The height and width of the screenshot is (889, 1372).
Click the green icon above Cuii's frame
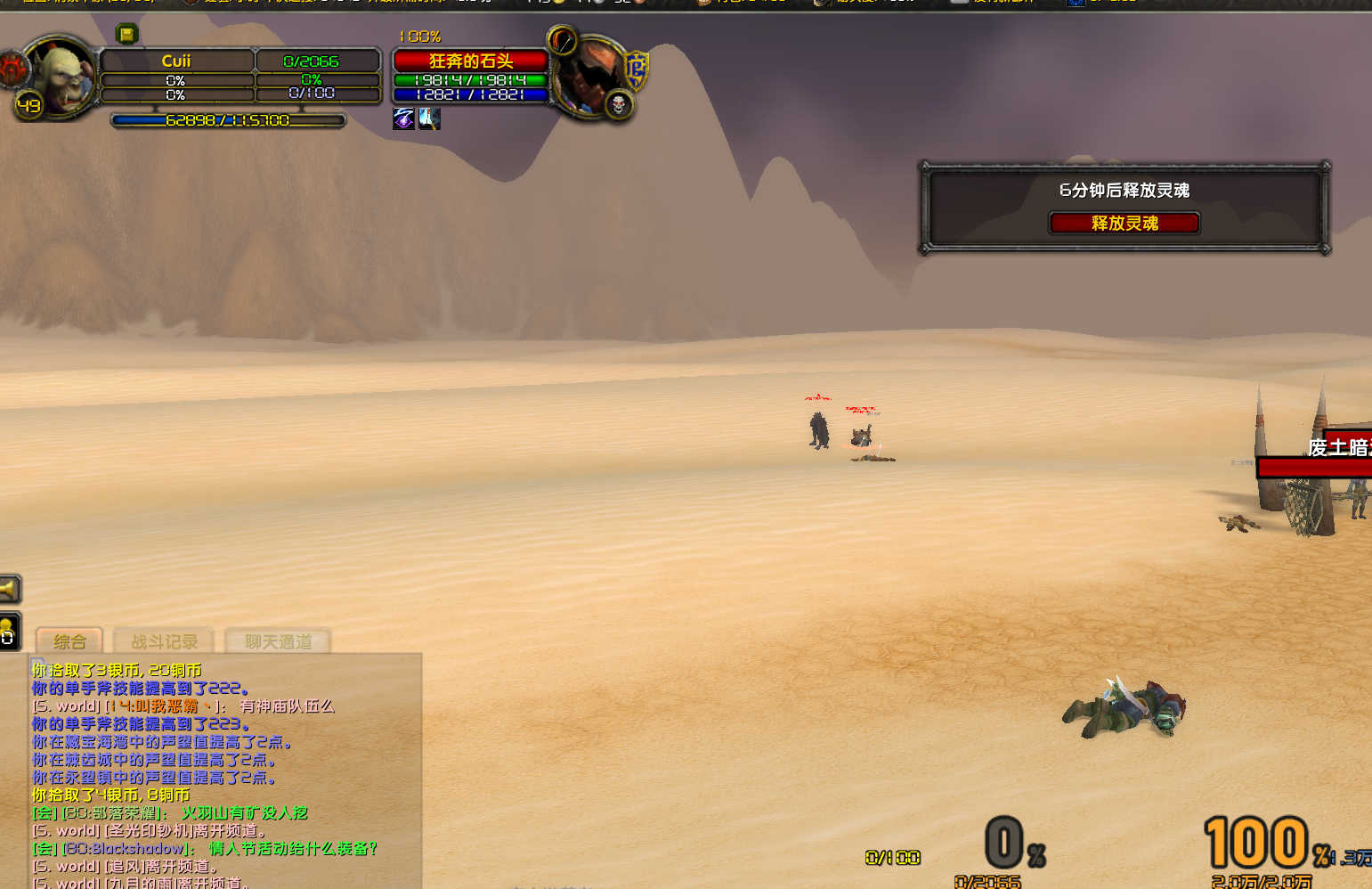click(126, 35)
